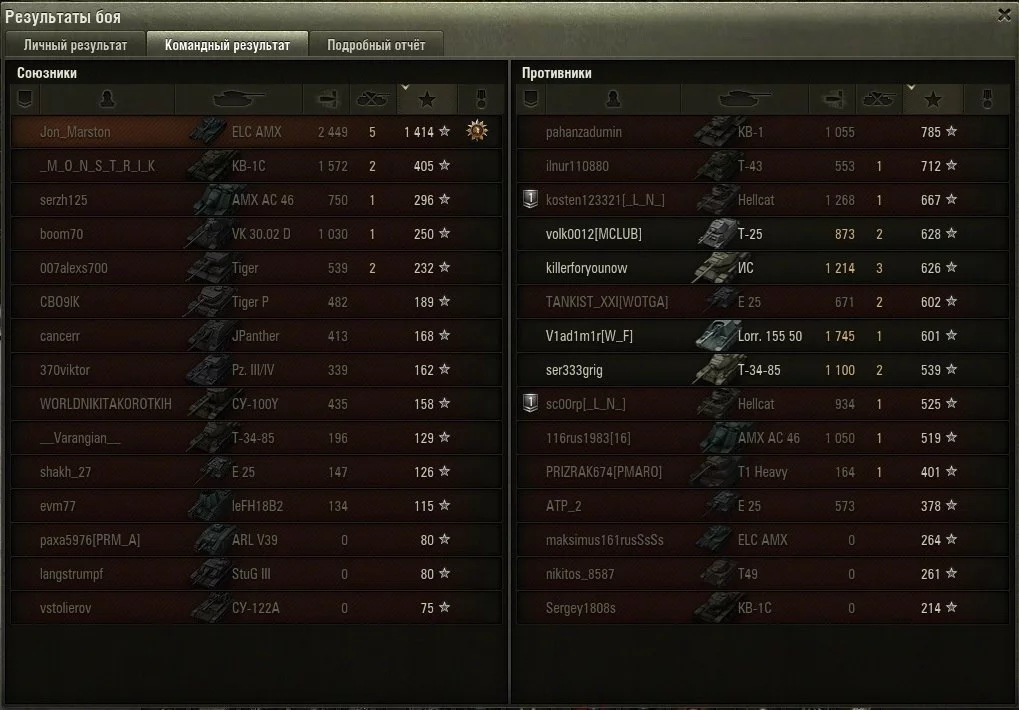Viewport: 1019px width, 710px height.
Task: Select the Командный результат tab
Action: (227, 45)
